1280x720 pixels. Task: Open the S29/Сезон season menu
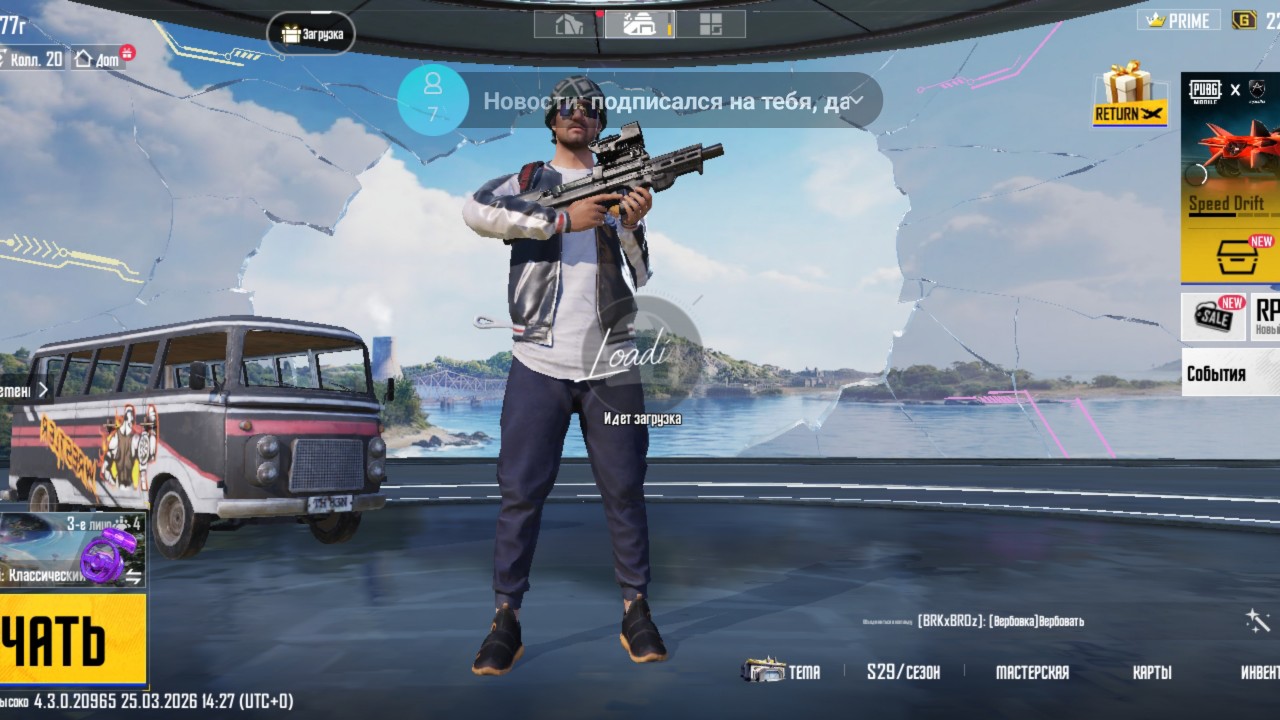[x=903, y=672]
